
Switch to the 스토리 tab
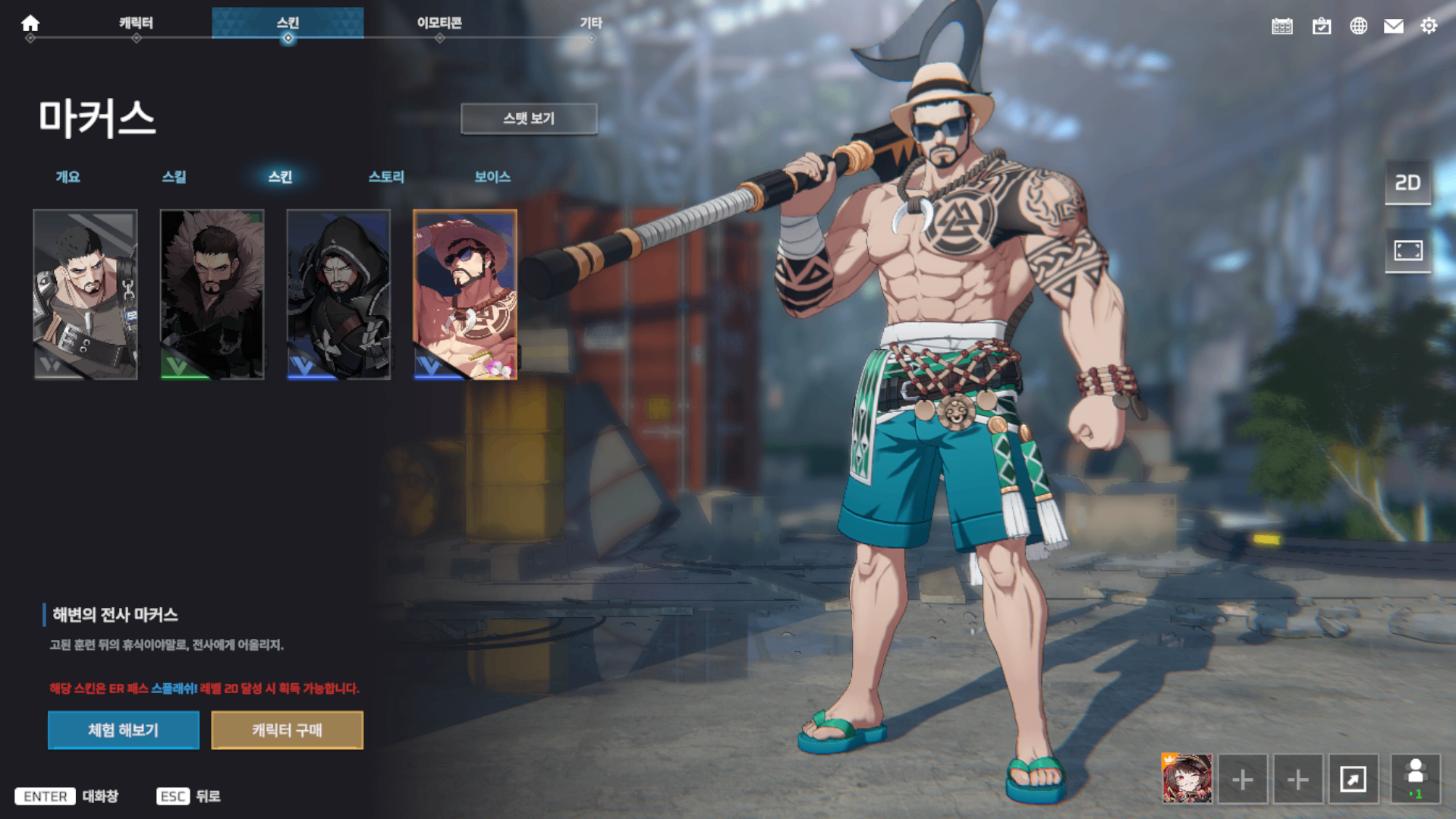(387, 177)
